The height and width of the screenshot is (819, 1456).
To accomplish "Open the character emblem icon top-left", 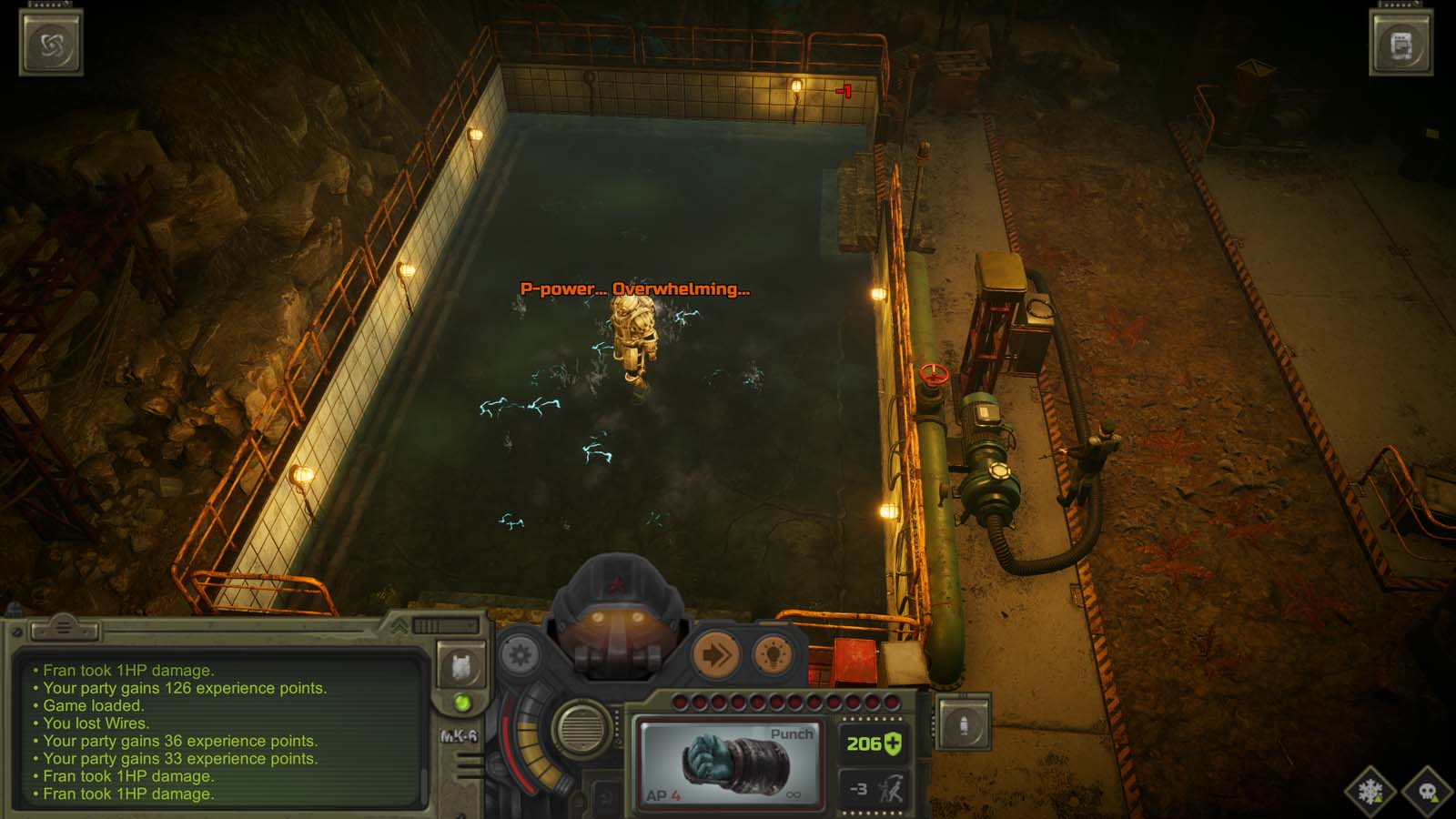I will tap(52, 41).
